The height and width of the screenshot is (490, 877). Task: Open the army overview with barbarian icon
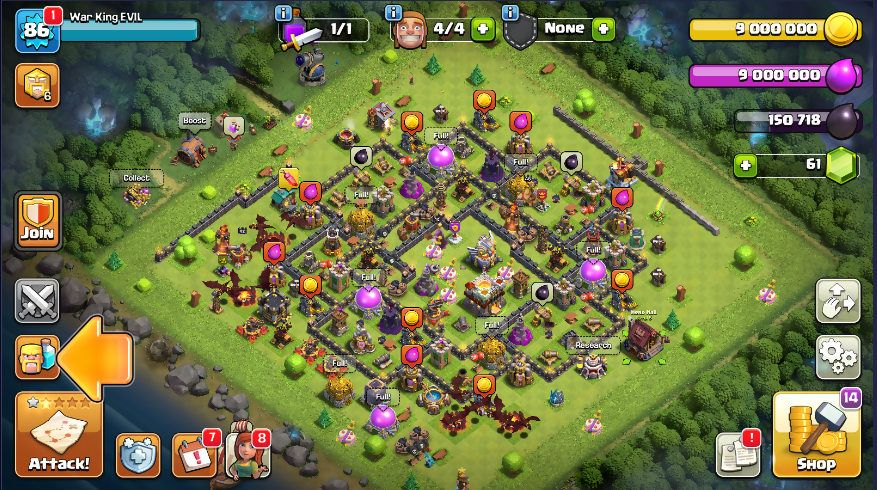(37, 357)
